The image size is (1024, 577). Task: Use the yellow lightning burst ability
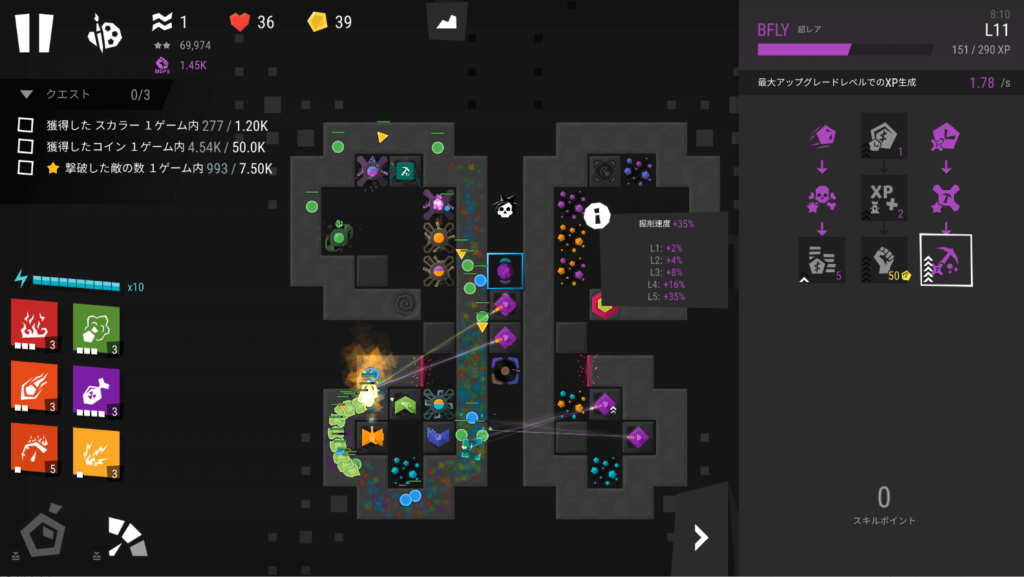click(96, 447)
